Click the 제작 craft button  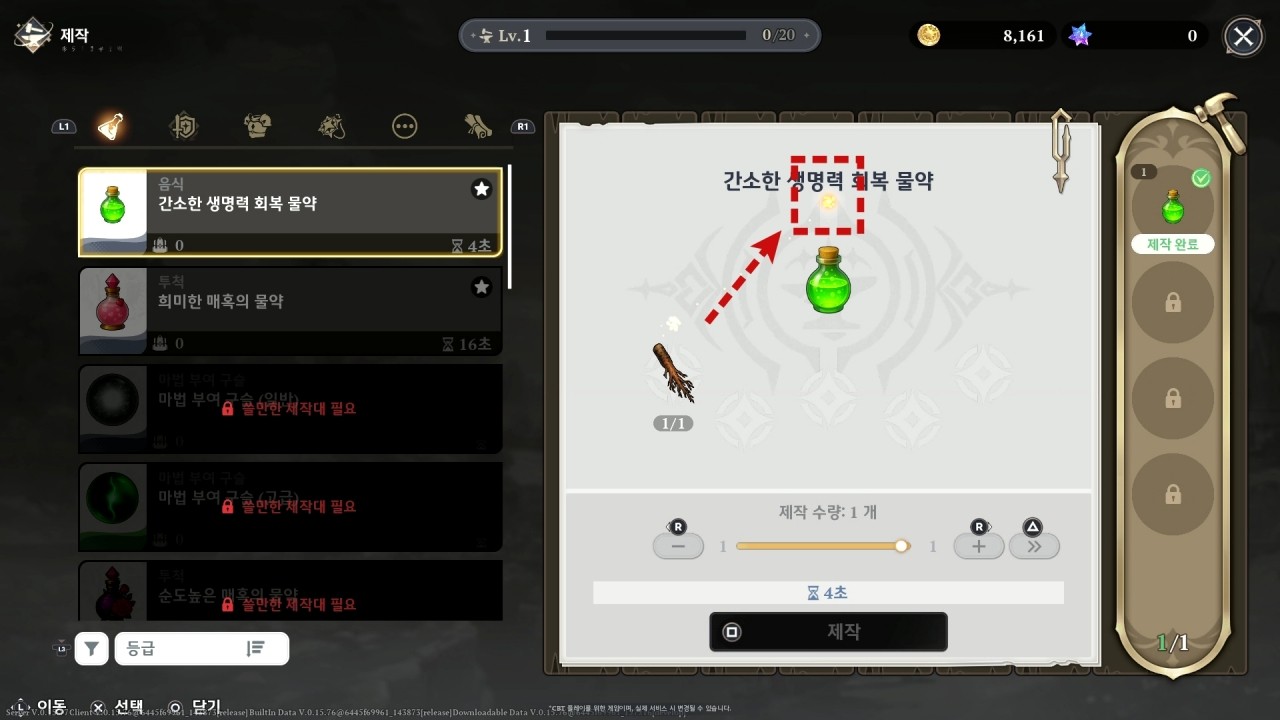pos(828,632)
